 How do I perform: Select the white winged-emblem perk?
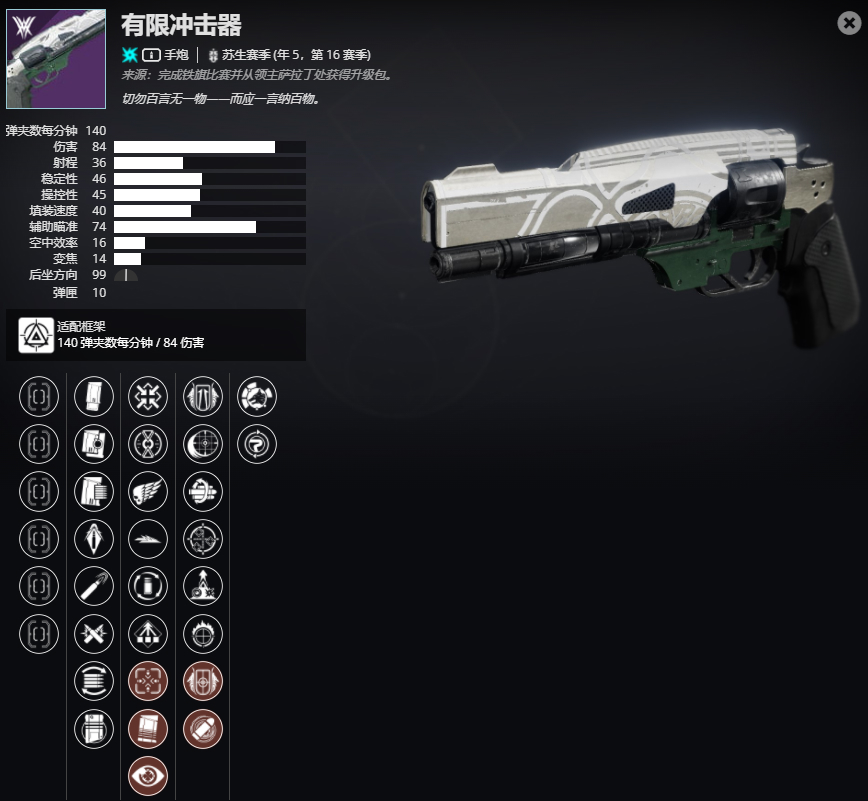[149, 490]
